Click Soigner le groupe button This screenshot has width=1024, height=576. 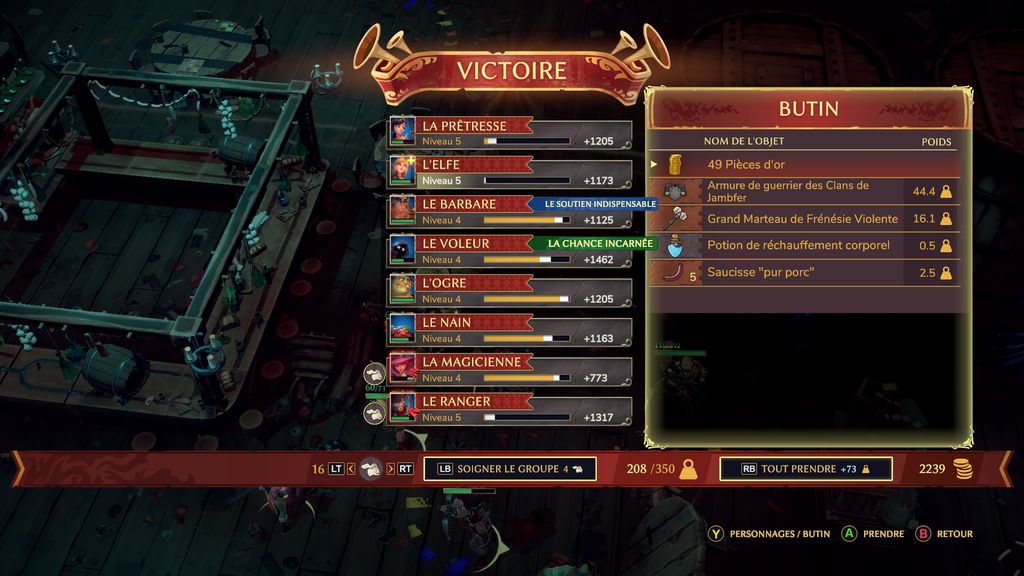pos(510,468)
